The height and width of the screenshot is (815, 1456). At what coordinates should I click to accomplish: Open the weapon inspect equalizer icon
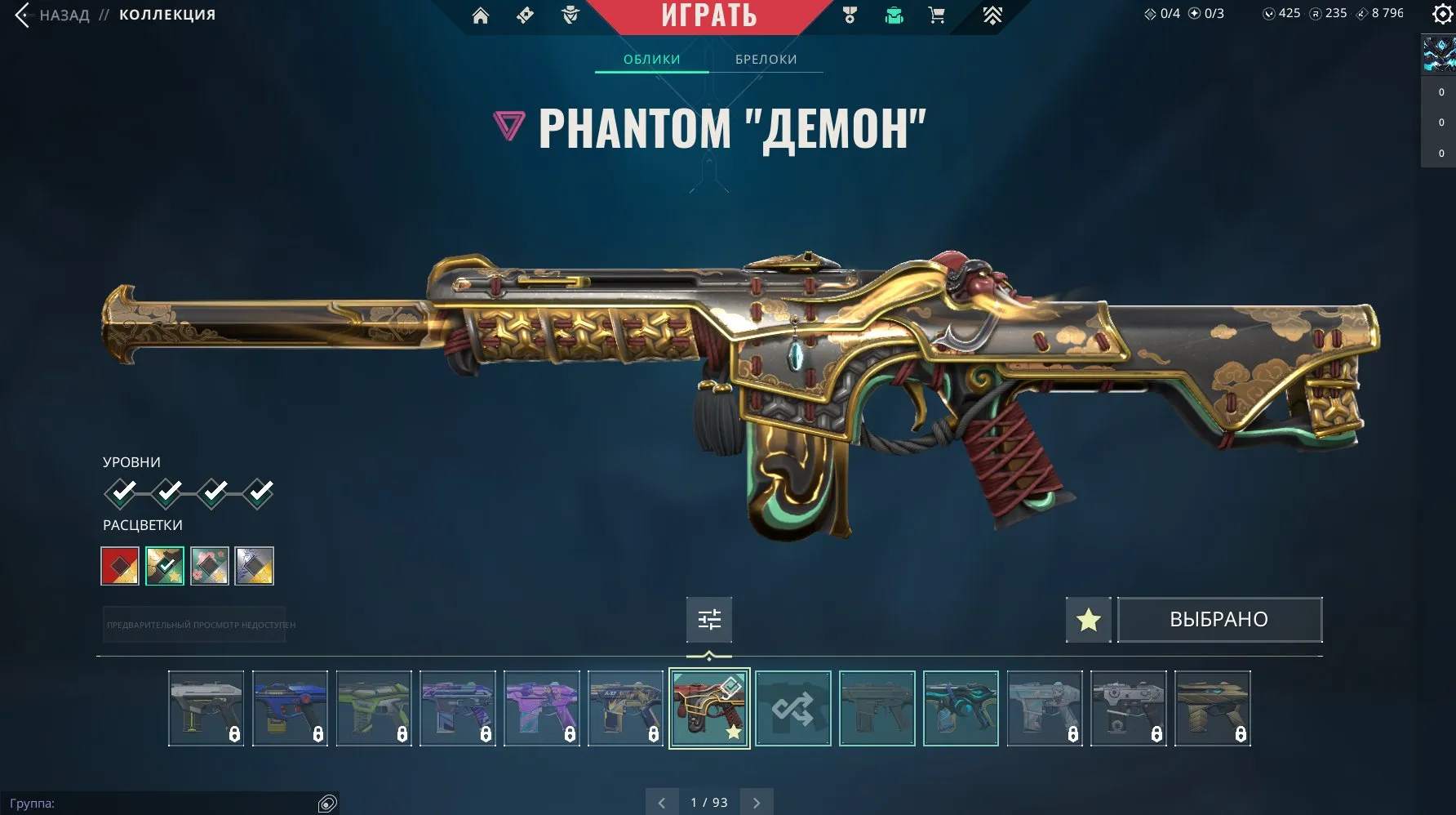[x=709, y=620]
